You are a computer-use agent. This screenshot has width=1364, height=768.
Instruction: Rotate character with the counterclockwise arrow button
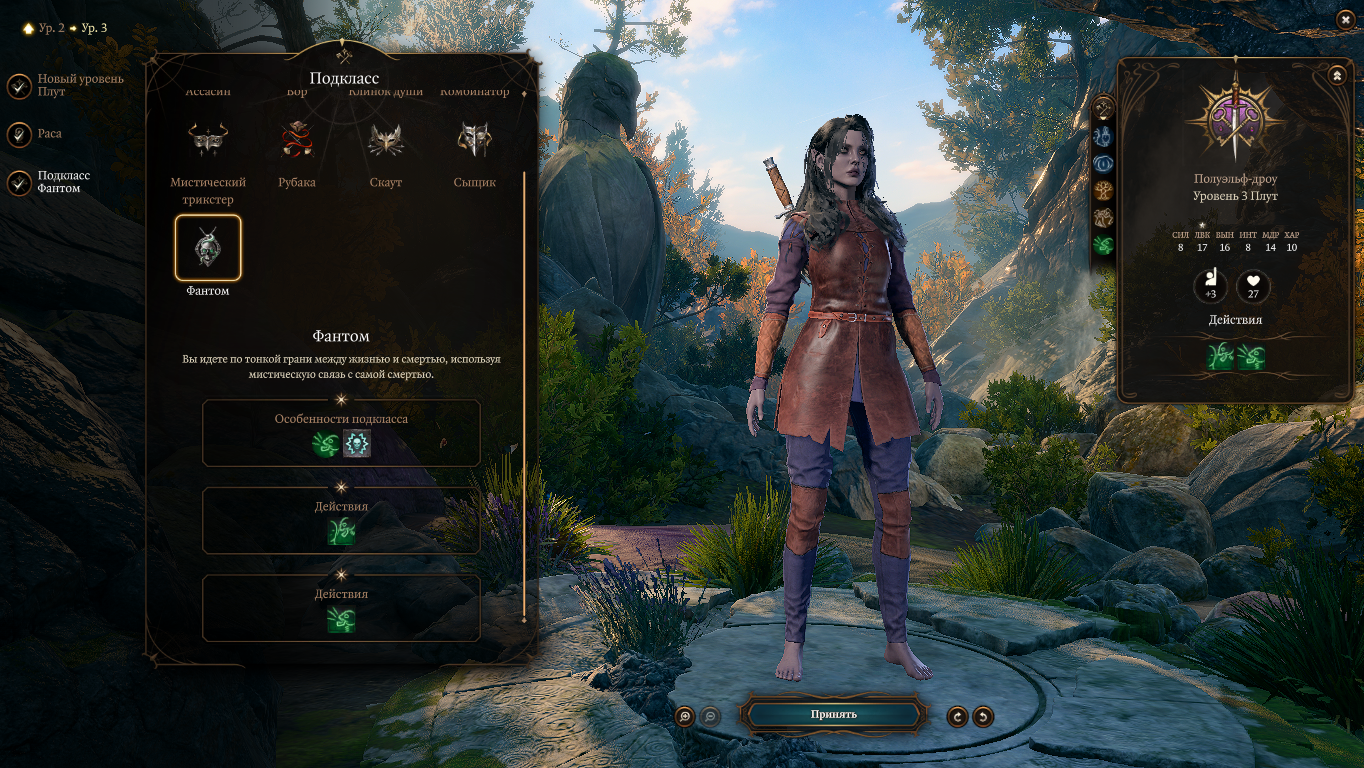pos(983,716)
